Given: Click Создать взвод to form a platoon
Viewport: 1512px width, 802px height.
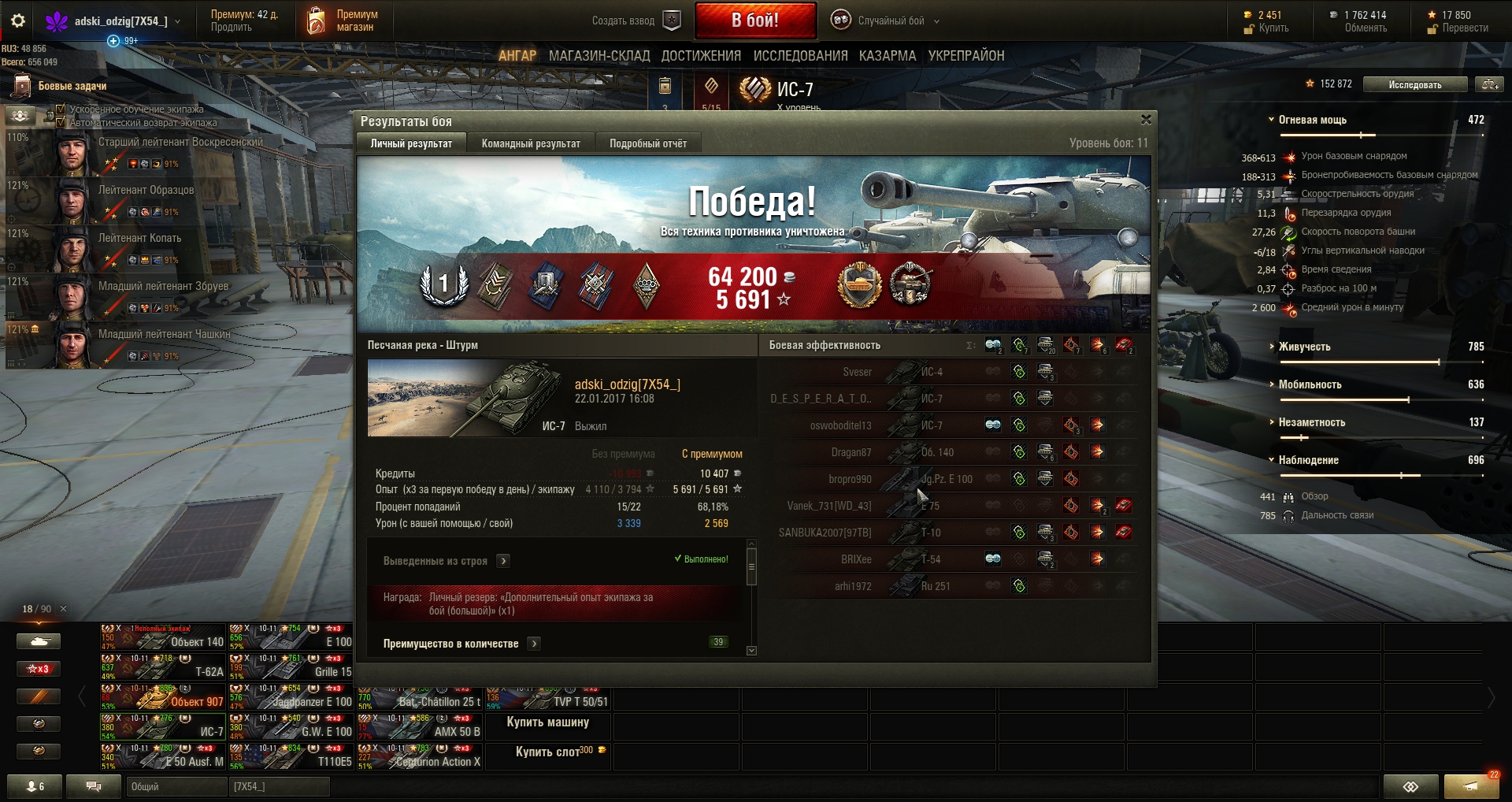Looking at the screenshot, I should tap(636, 21).
